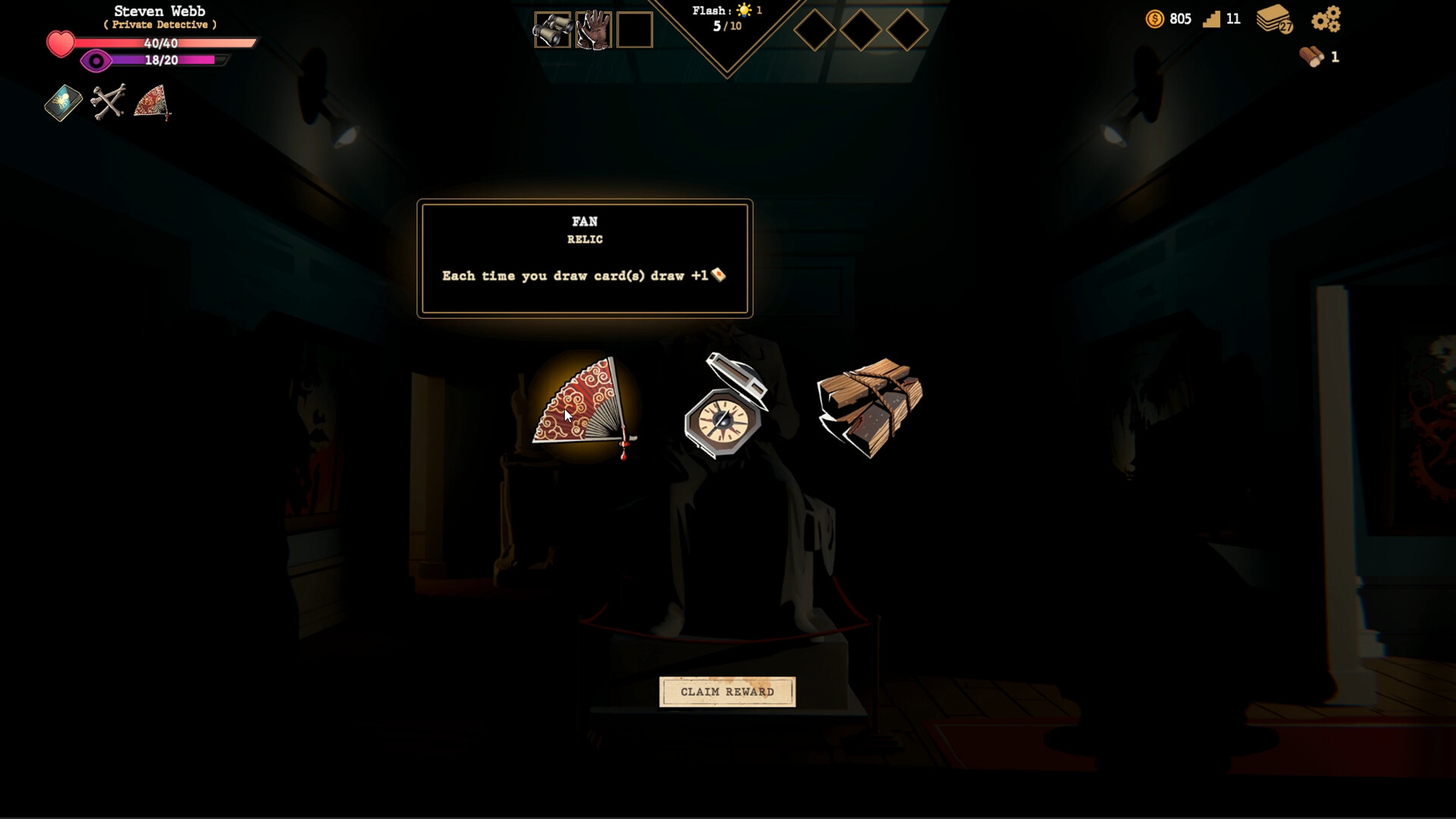Inspect the crossed bones relic
Image resolution: width=1456 pixels, height=819 pixels.
108,102
